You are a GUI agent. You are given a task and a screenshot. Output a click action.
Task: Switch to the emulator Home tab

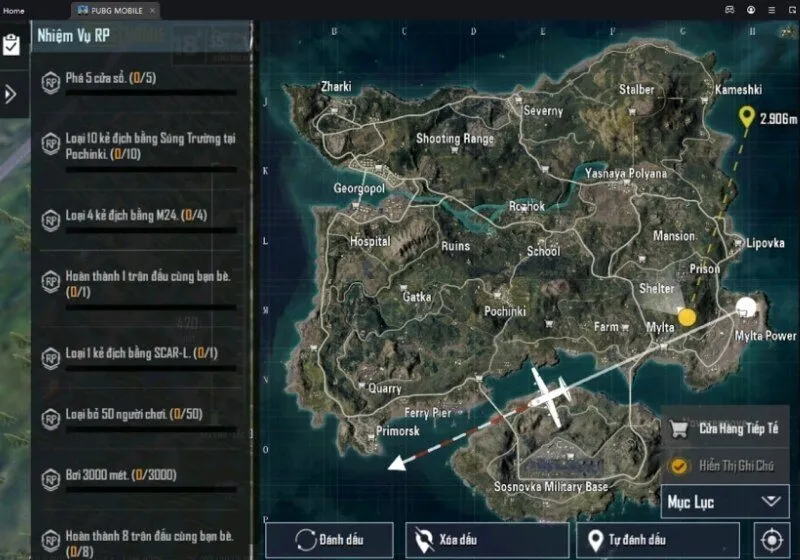point(14,10)
